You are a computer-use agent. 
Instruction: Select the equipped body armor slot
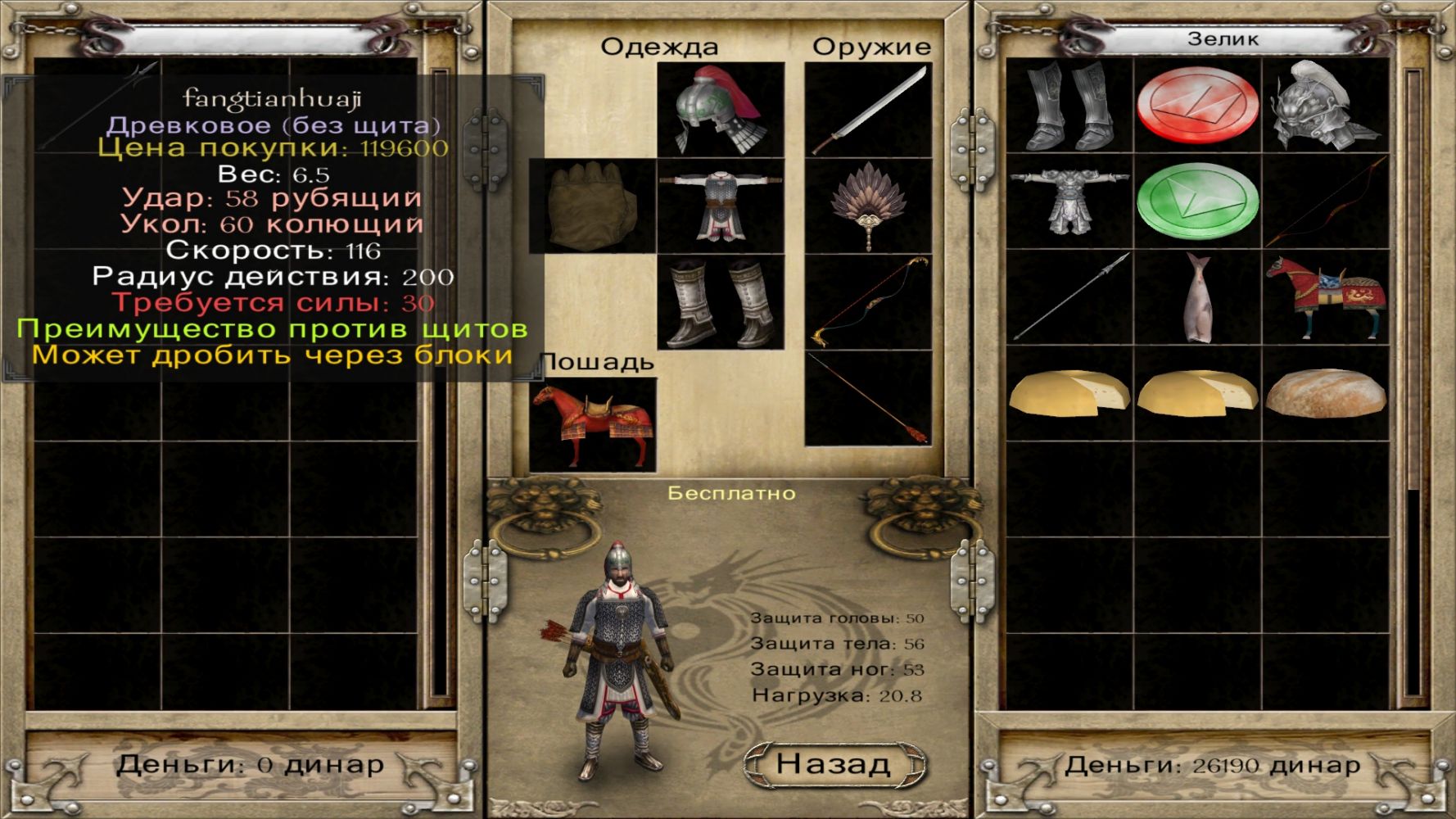(721, 206)
